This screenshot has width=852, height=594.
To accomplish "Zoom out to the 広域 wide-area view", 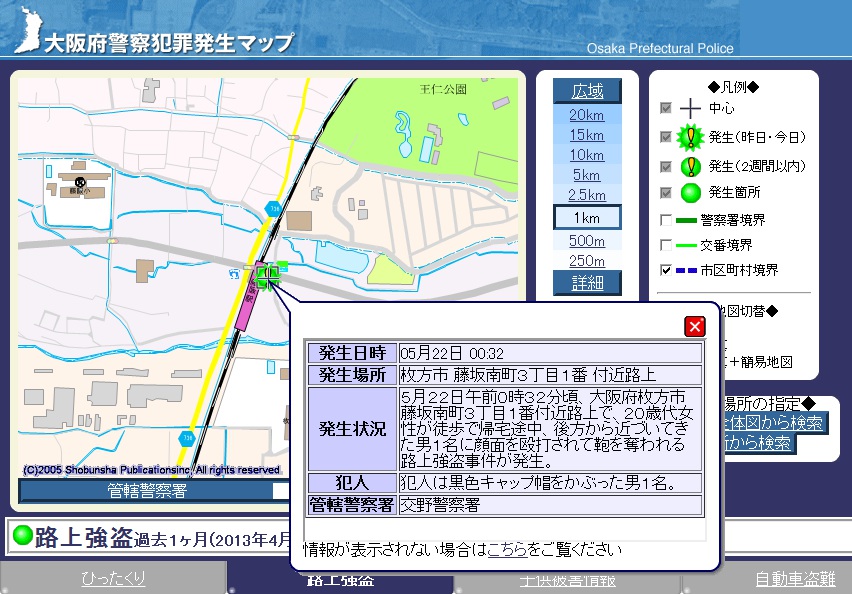I will pos(587,91).
